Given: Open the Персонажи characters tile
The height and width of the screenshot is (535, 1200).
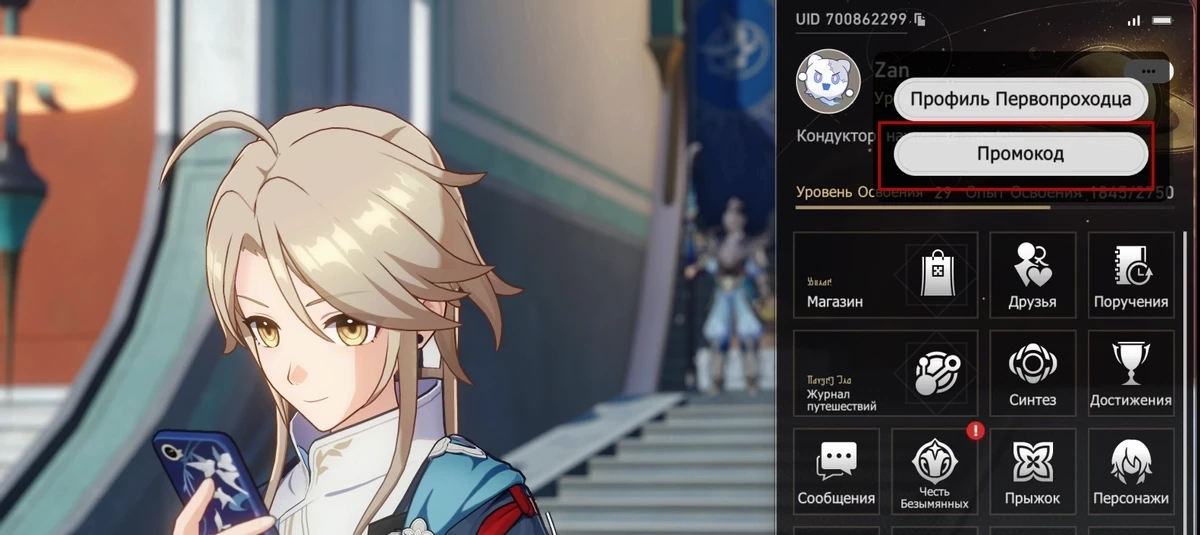Looking at the screenshot, I should point(1130,472).
